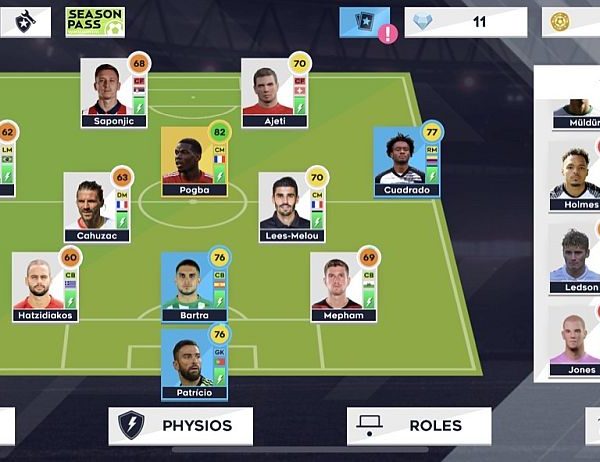
Task: Select striker Saponjic's player card
Action: pos(114,93)
